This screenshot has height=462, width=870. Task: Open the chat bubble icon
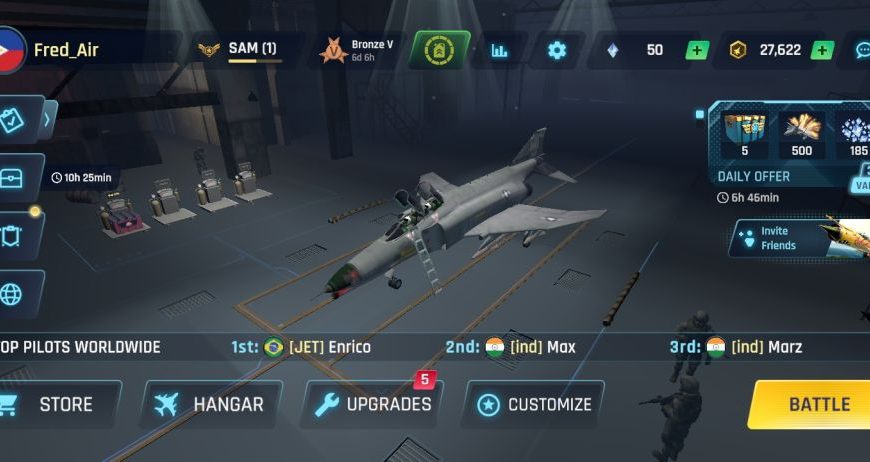tap(862, 50)
